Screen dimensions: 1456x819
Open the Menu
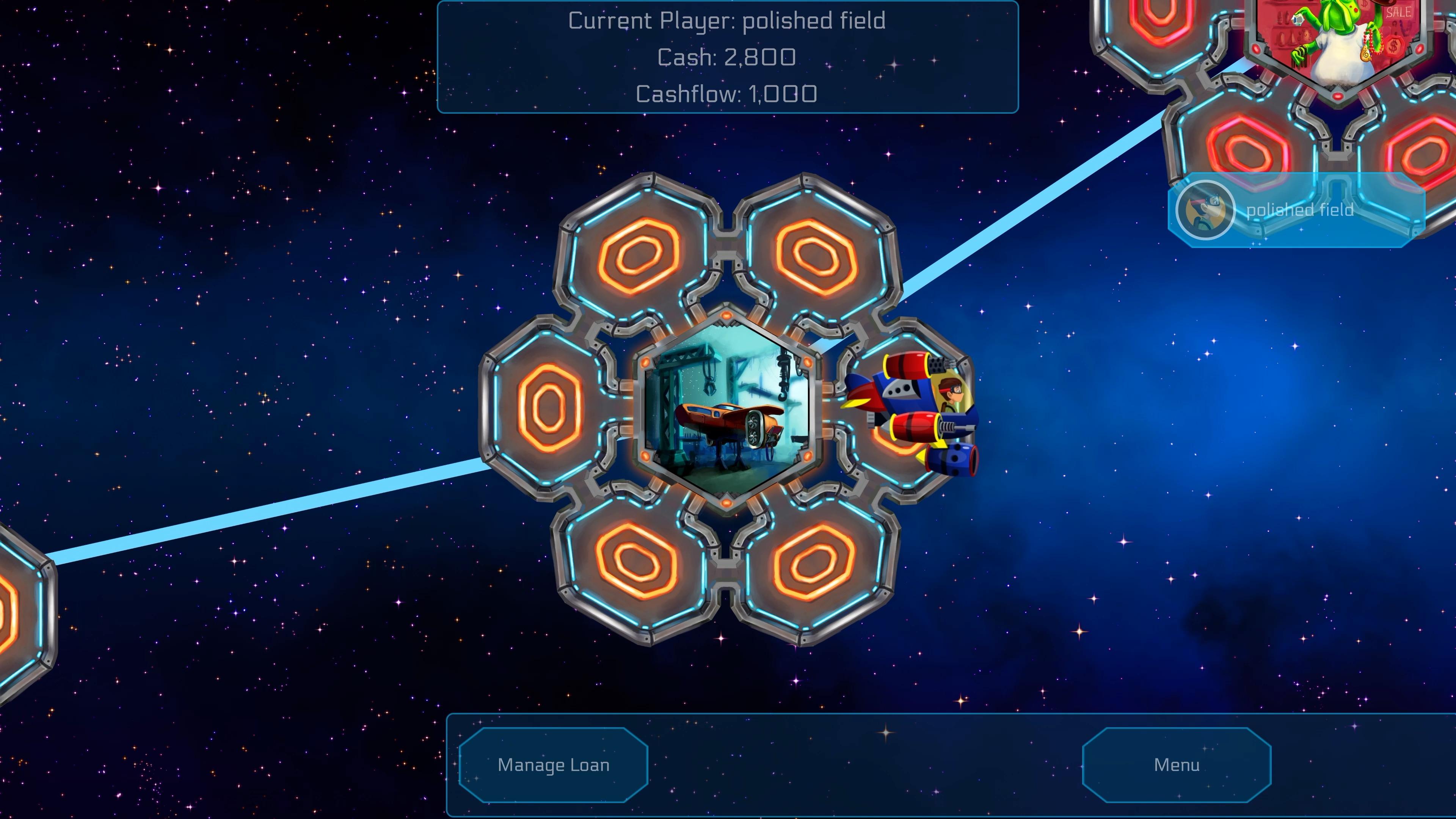[x=1177, y=765]
